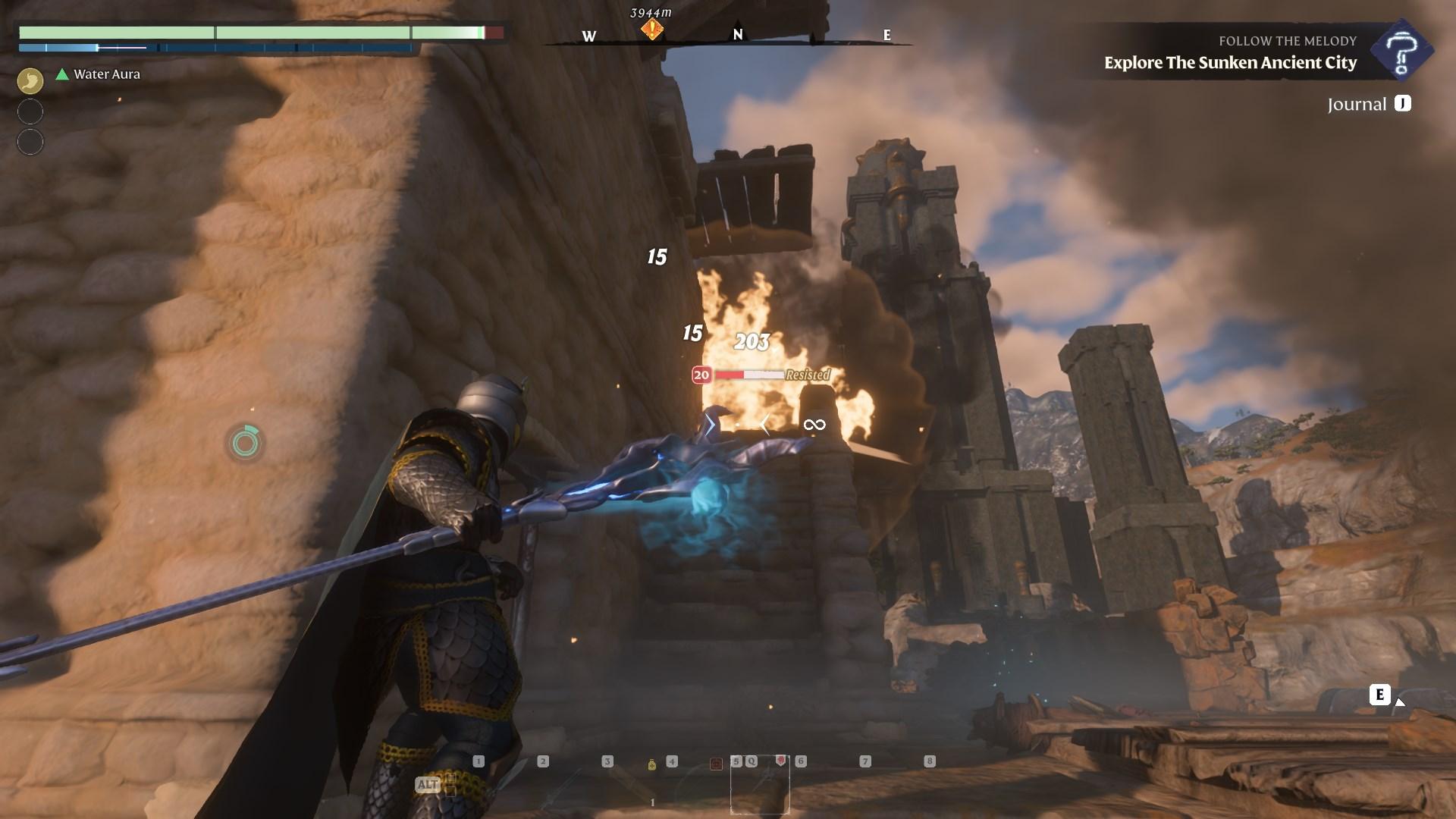
Task: Select the potion flask in hotbar slot 4
Action: (652, 765)
